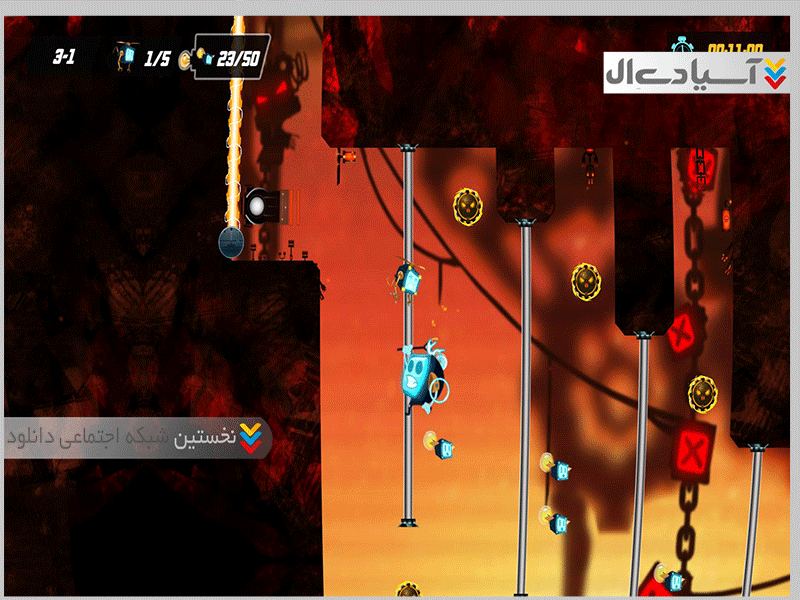Select the stopwatch icon beside the timer
Screen dimensions: 800x600
[685, 44]
